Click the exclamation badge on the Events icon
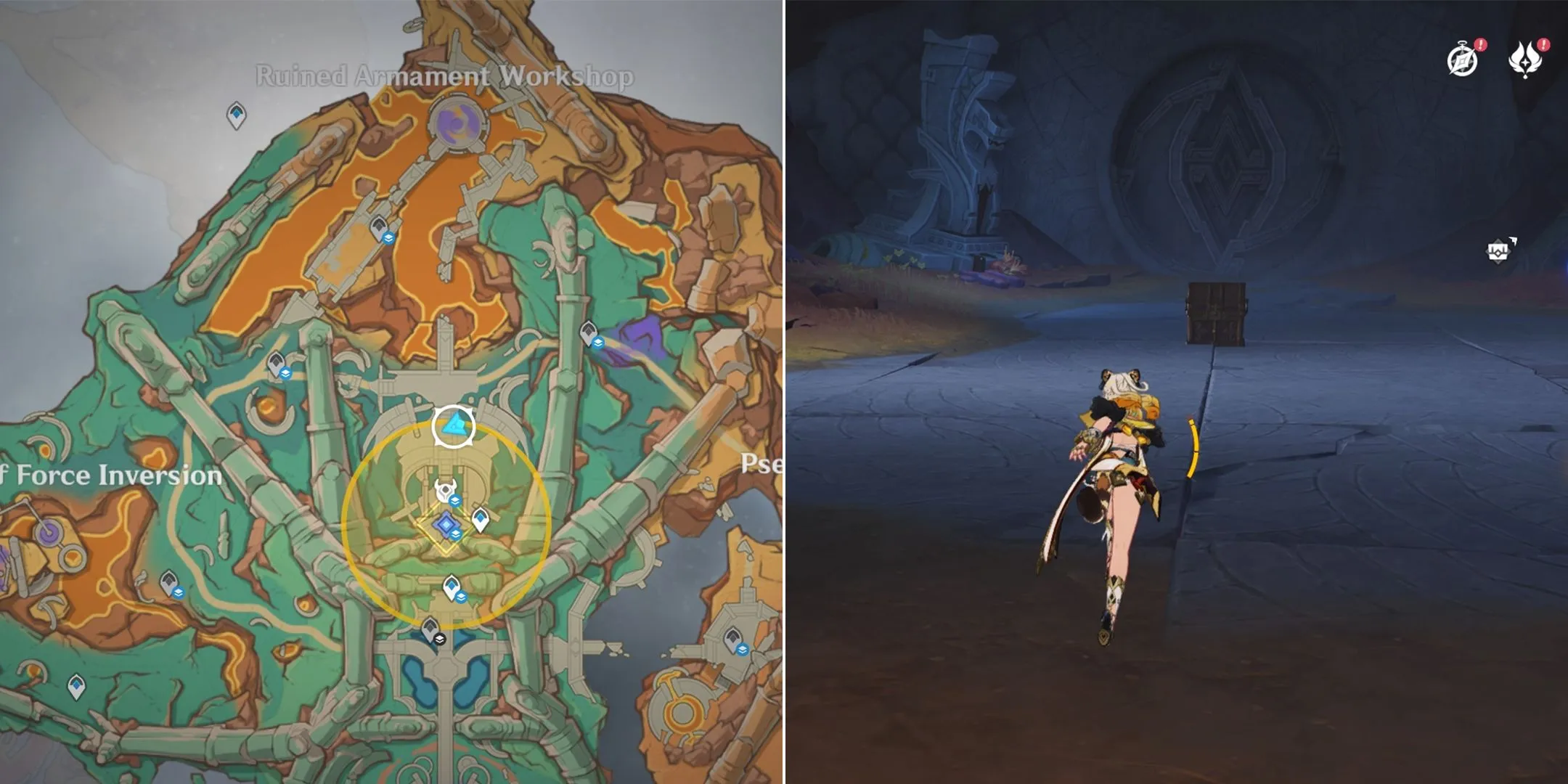Screen dimensions: 1568x784 tap(1479, 45)
